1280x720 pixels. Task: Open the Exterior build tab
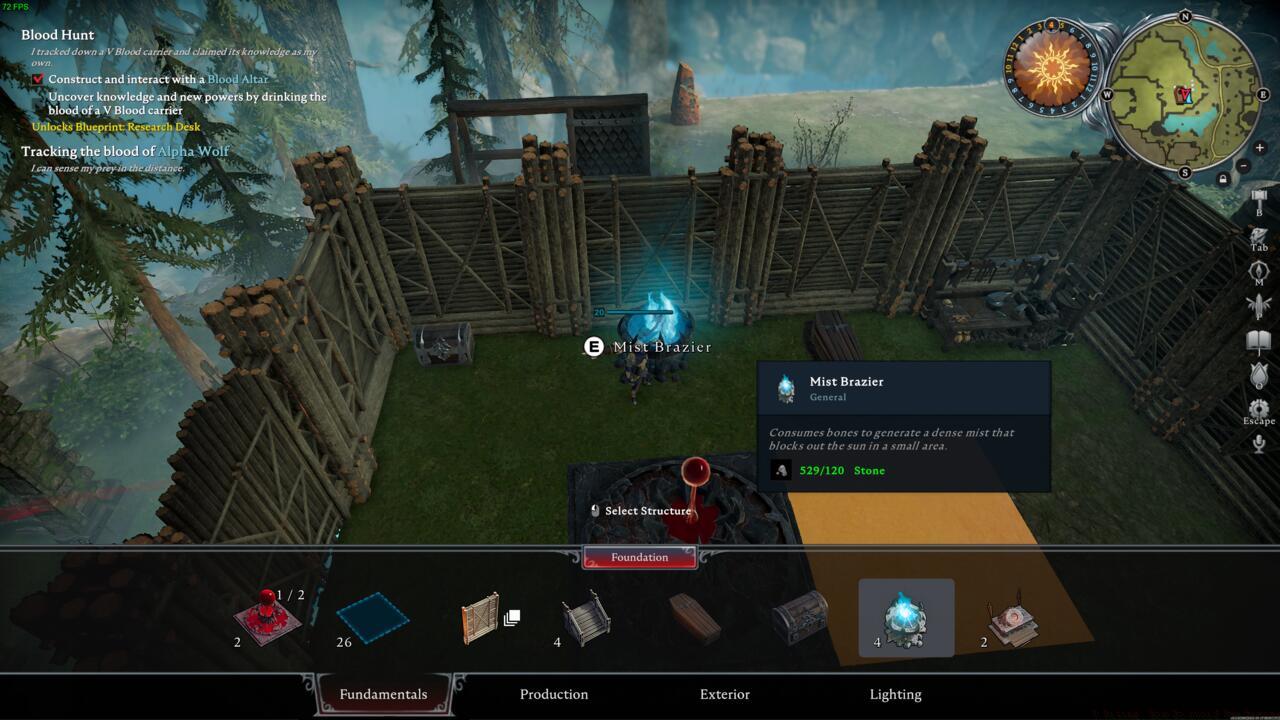(725, 694)
